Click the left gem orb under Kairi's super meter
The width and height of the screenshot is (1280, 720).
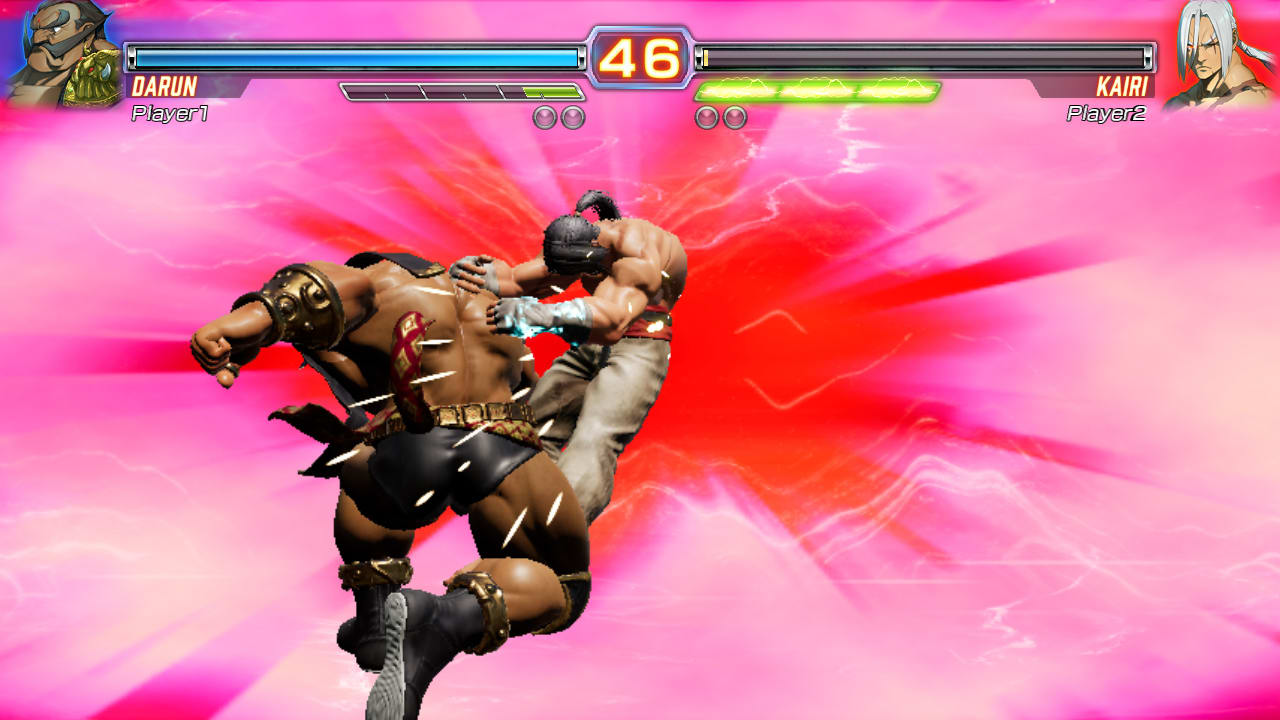705,115
